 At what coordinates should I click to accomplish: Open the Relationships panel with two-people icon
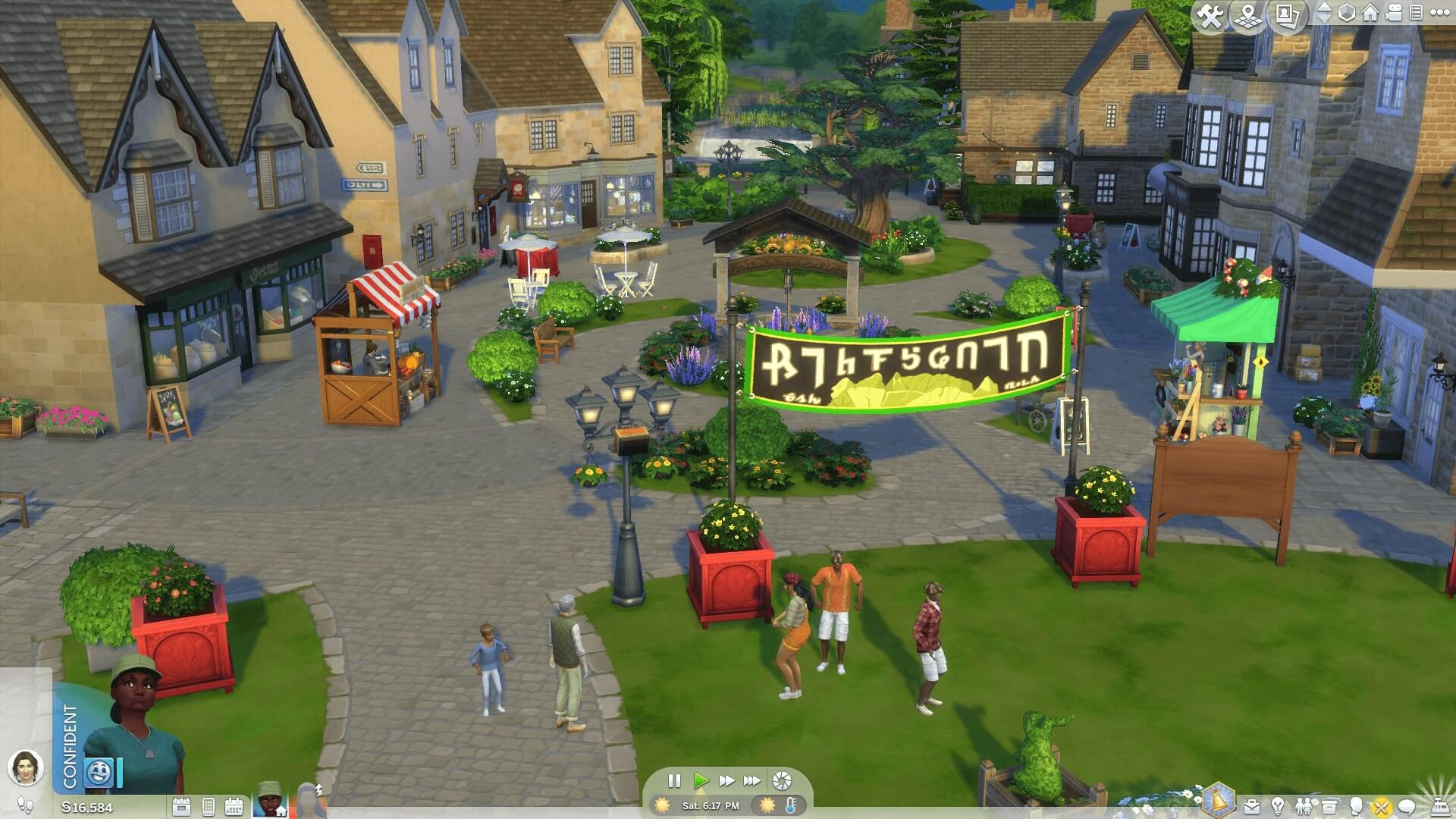(x=1304, y=805)
